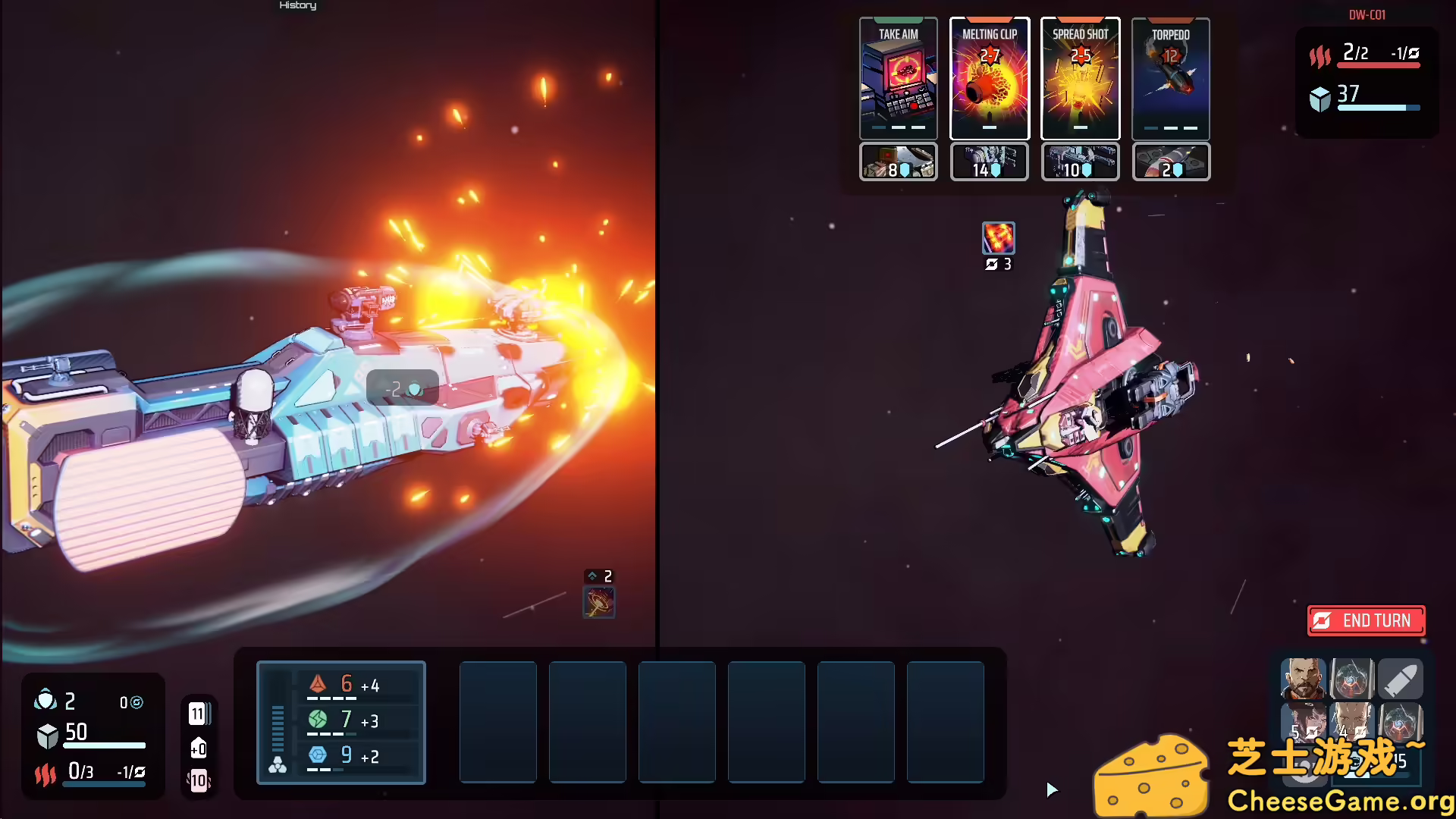Select the Spread Shot card
The width and height of the screenshot is (1456, 819).
click(1080, 79)
